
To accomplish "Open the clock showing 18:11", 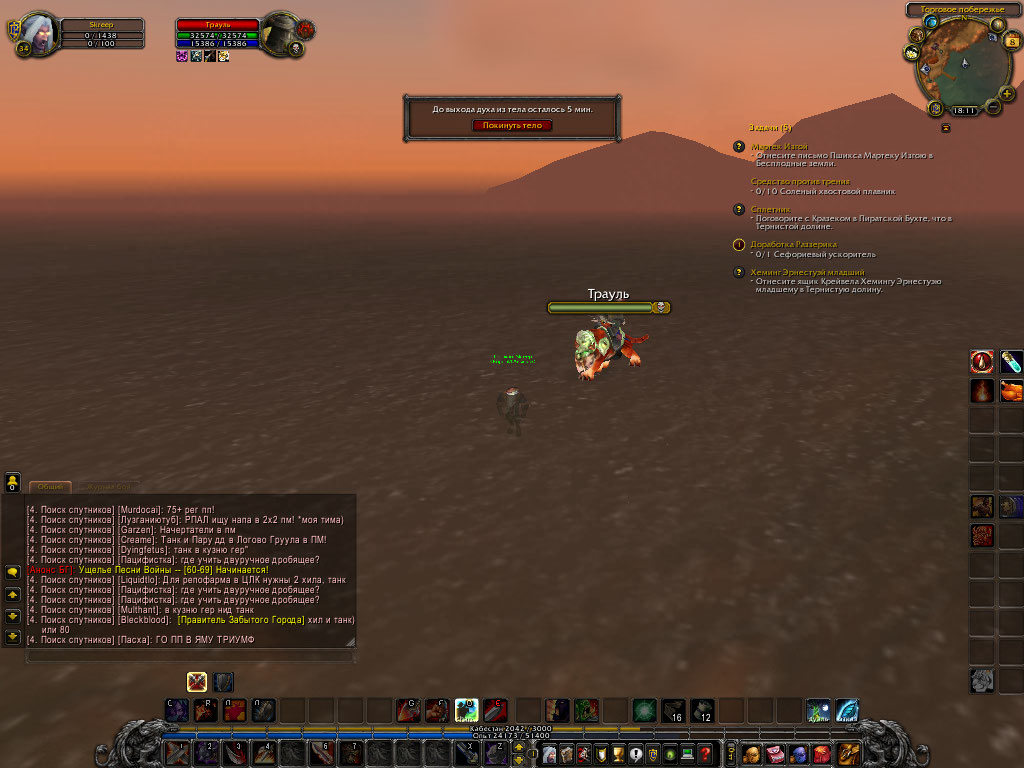I will 964,111.
